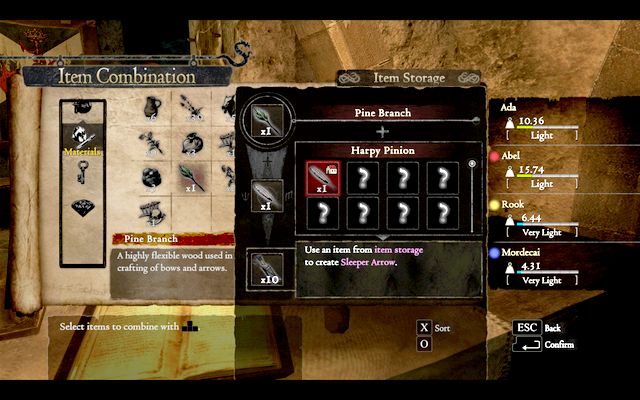Go back from the combination menu
Viewport: 640px width, 400px height.
[x=527, y=327]
